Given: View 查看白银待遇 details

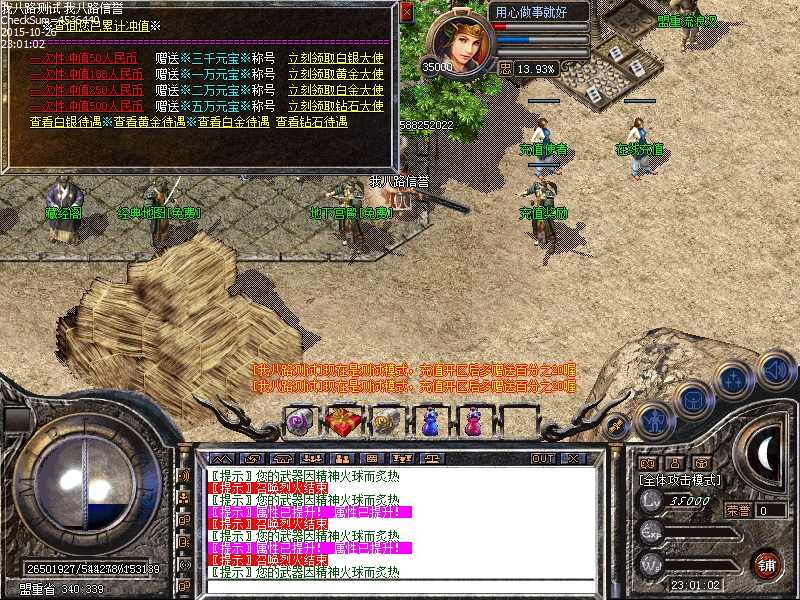Looking at the screenshot, I should pos(65,122).
